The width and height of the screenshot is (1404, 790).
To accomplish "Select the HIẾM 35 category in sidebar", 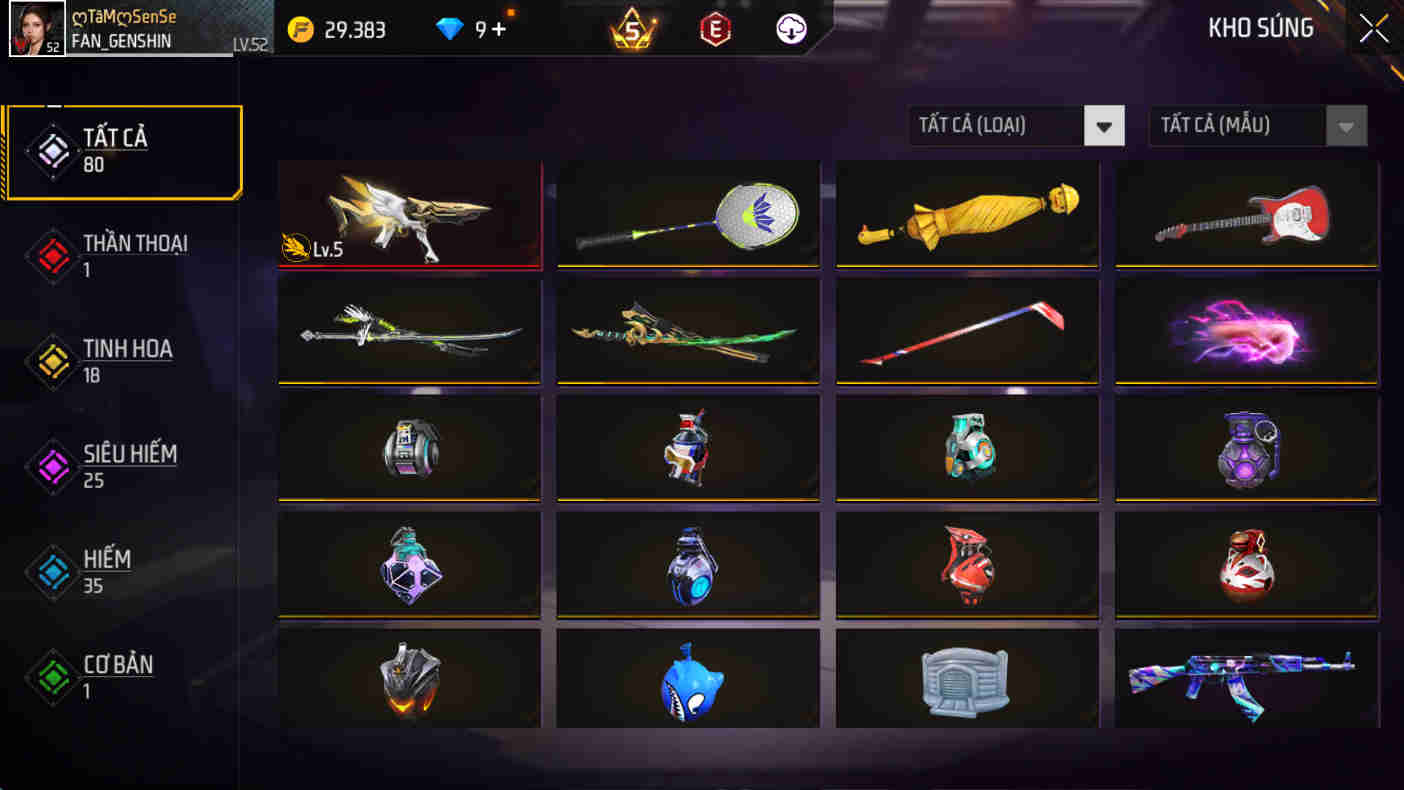I will tap(110, 571).
